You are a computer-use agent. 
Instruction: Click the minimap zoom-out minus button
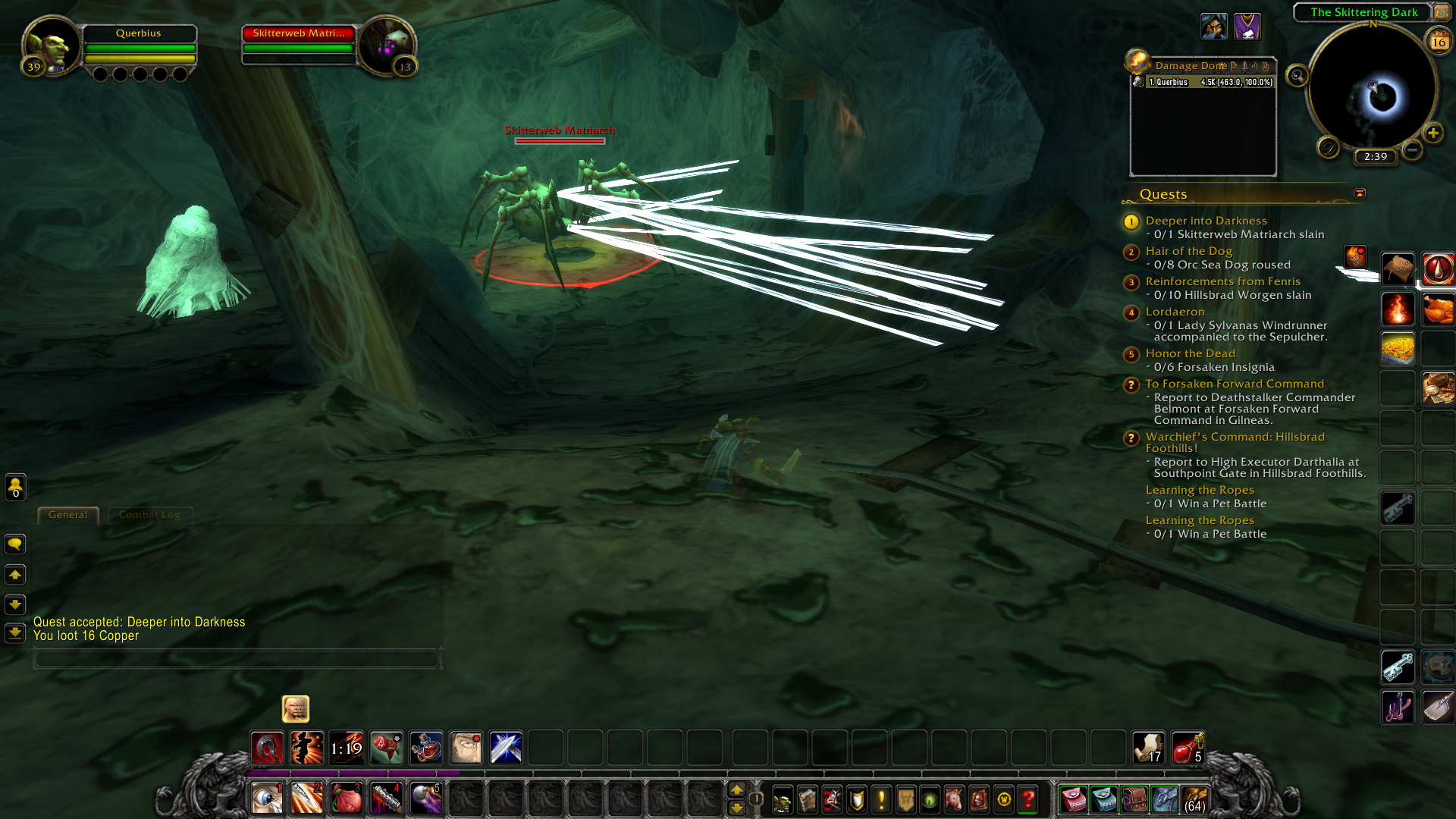[1412, 150]
